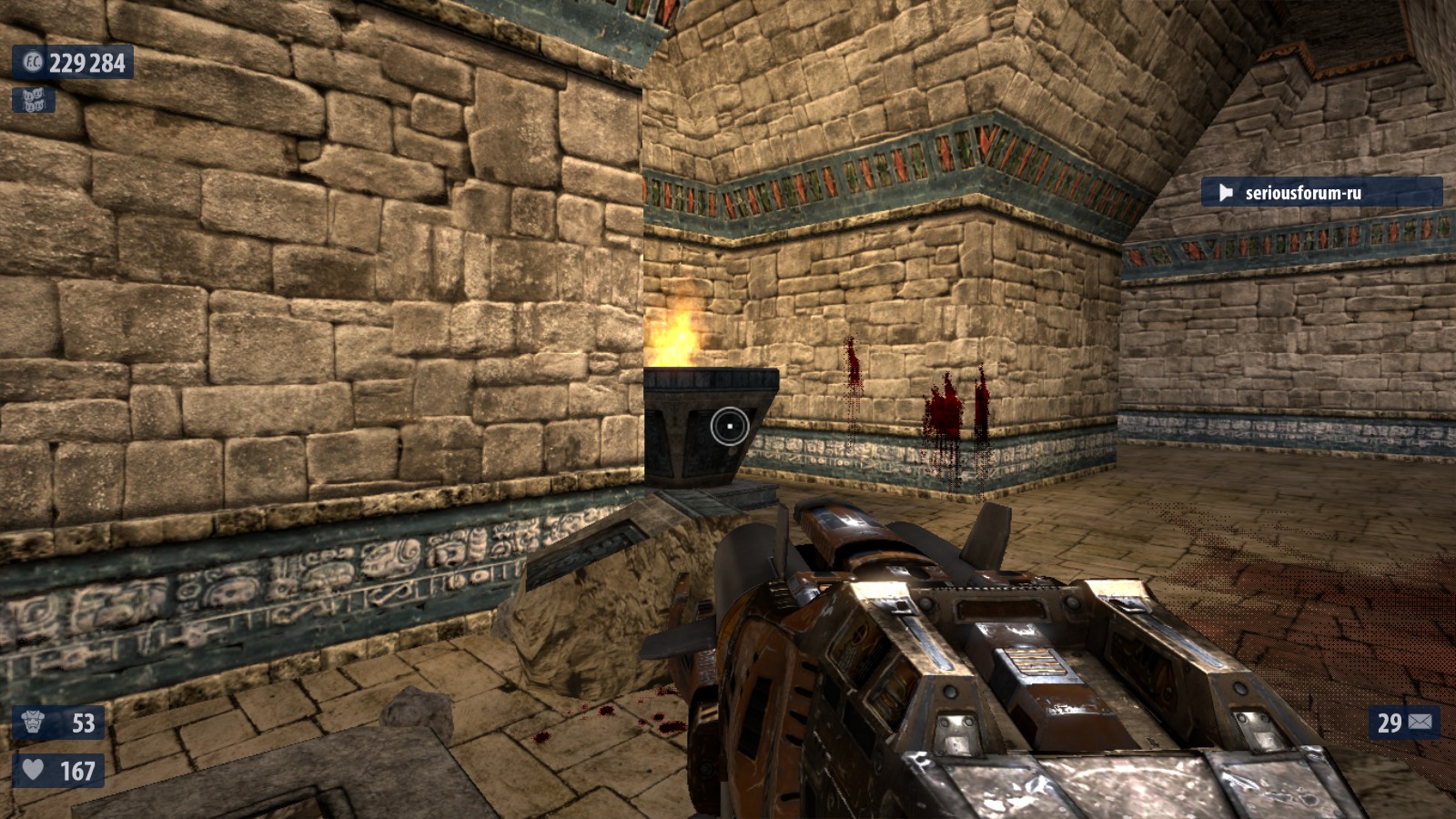Select the seriousforum-ru player tag
1456x819 pixels.
click(x=1320, y=192)
